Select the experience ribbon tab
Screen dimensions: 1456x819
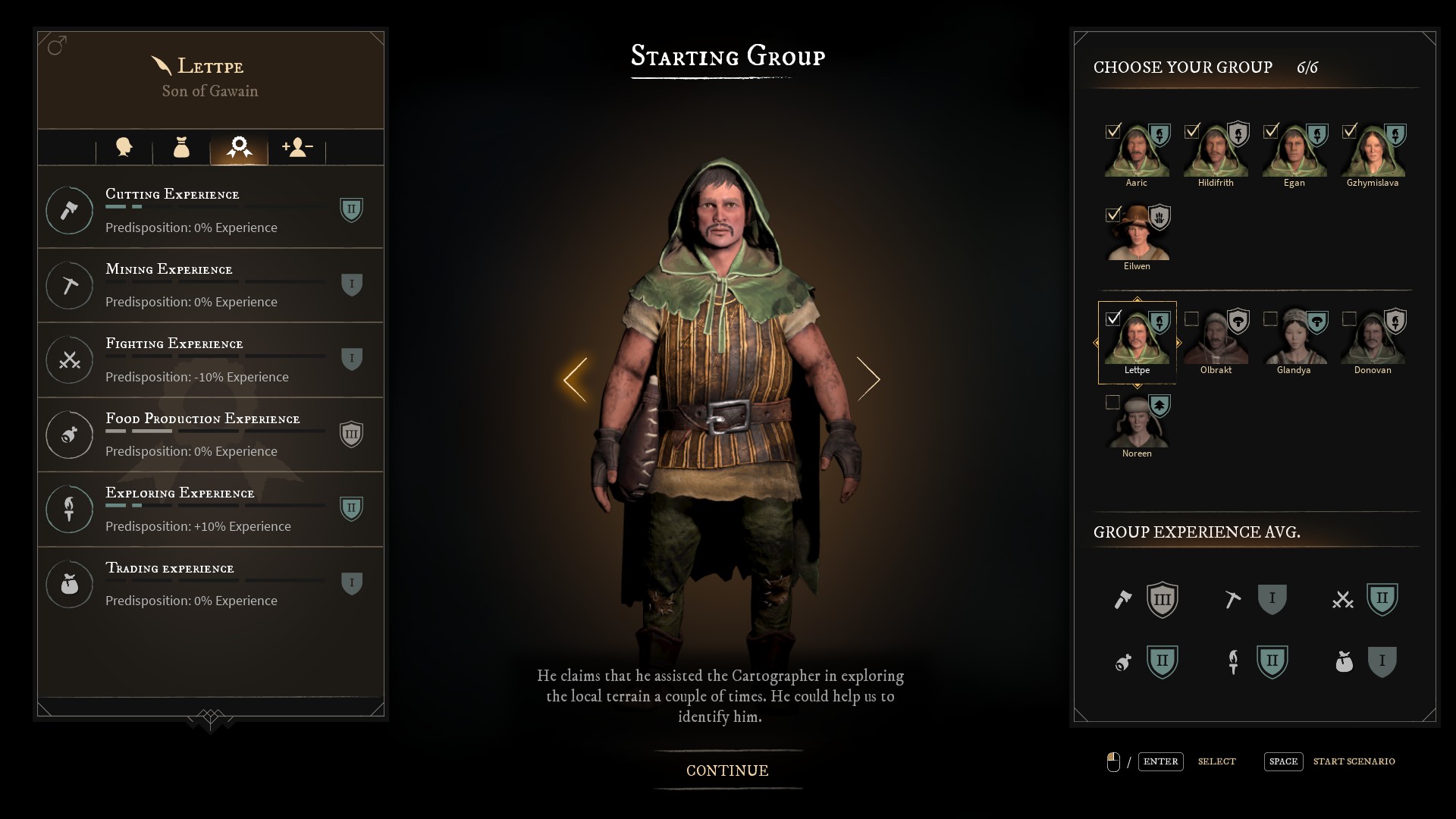(239, 147)
